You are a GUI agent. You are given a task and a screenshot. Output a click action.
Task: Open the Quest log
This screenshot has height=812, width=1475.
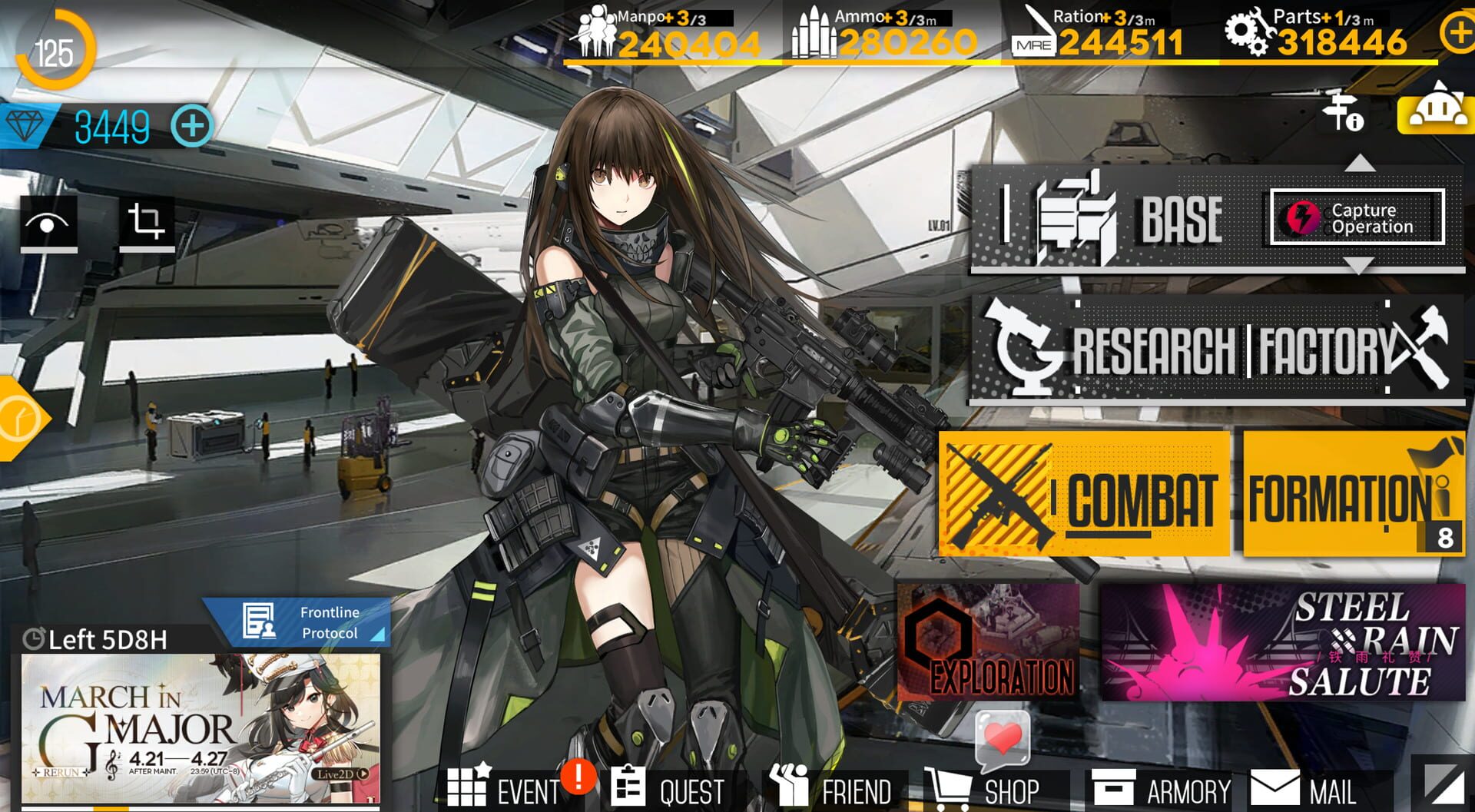668,789
